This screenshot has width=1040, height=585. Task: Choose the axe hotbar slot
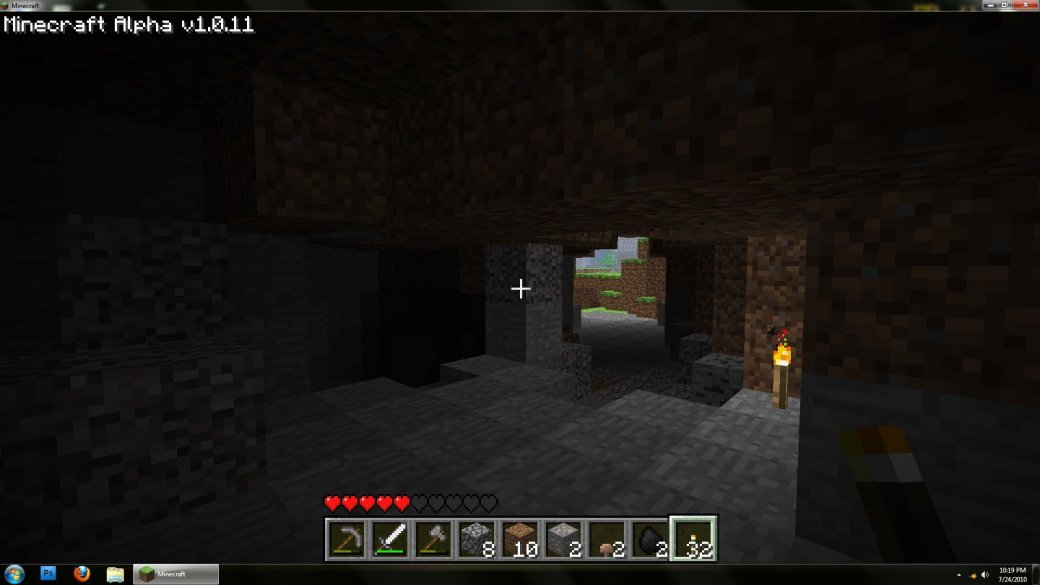433,539
